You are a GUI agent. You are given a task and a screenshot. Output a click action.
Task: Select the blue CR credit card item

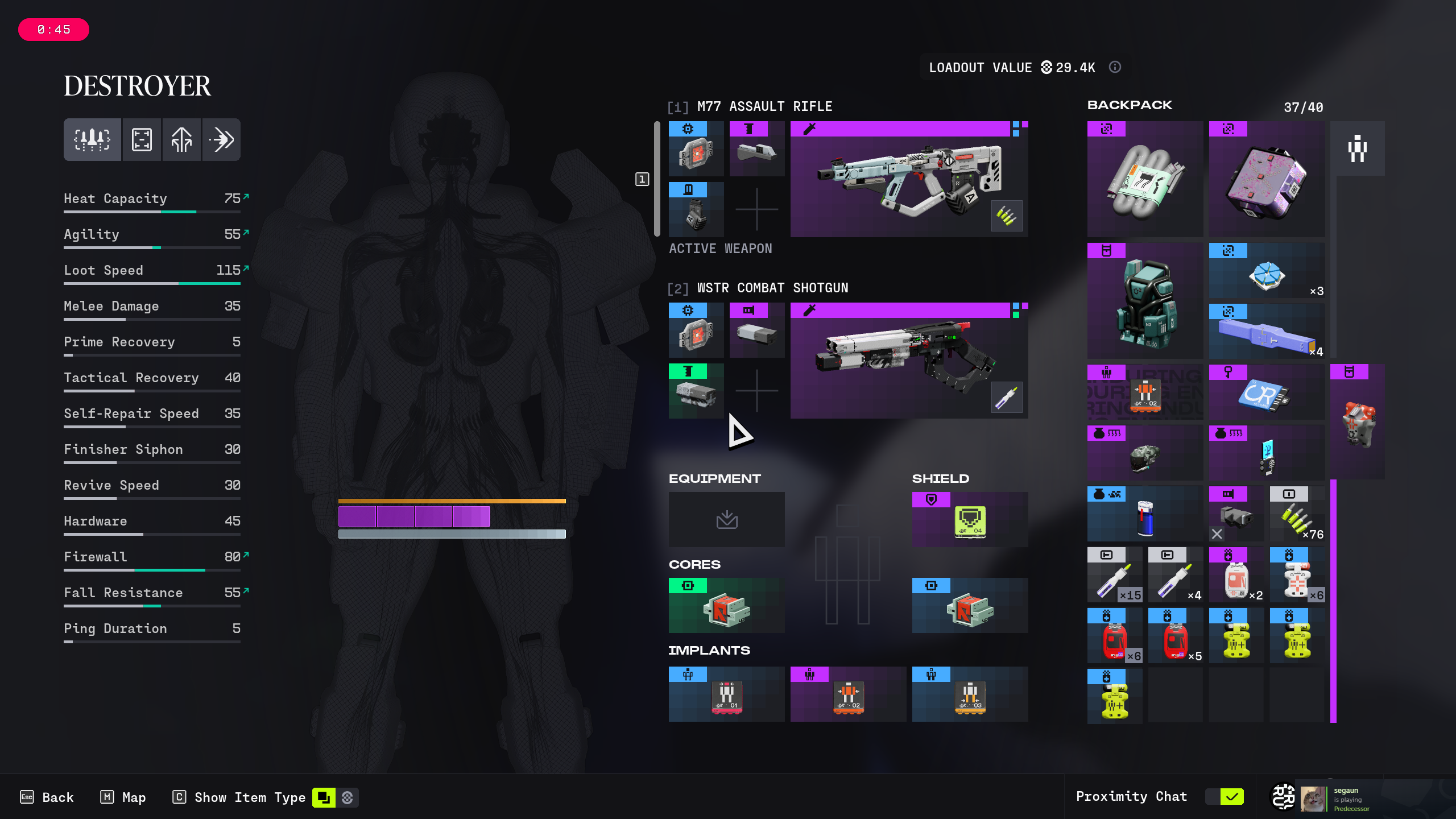pos(1266,392)
